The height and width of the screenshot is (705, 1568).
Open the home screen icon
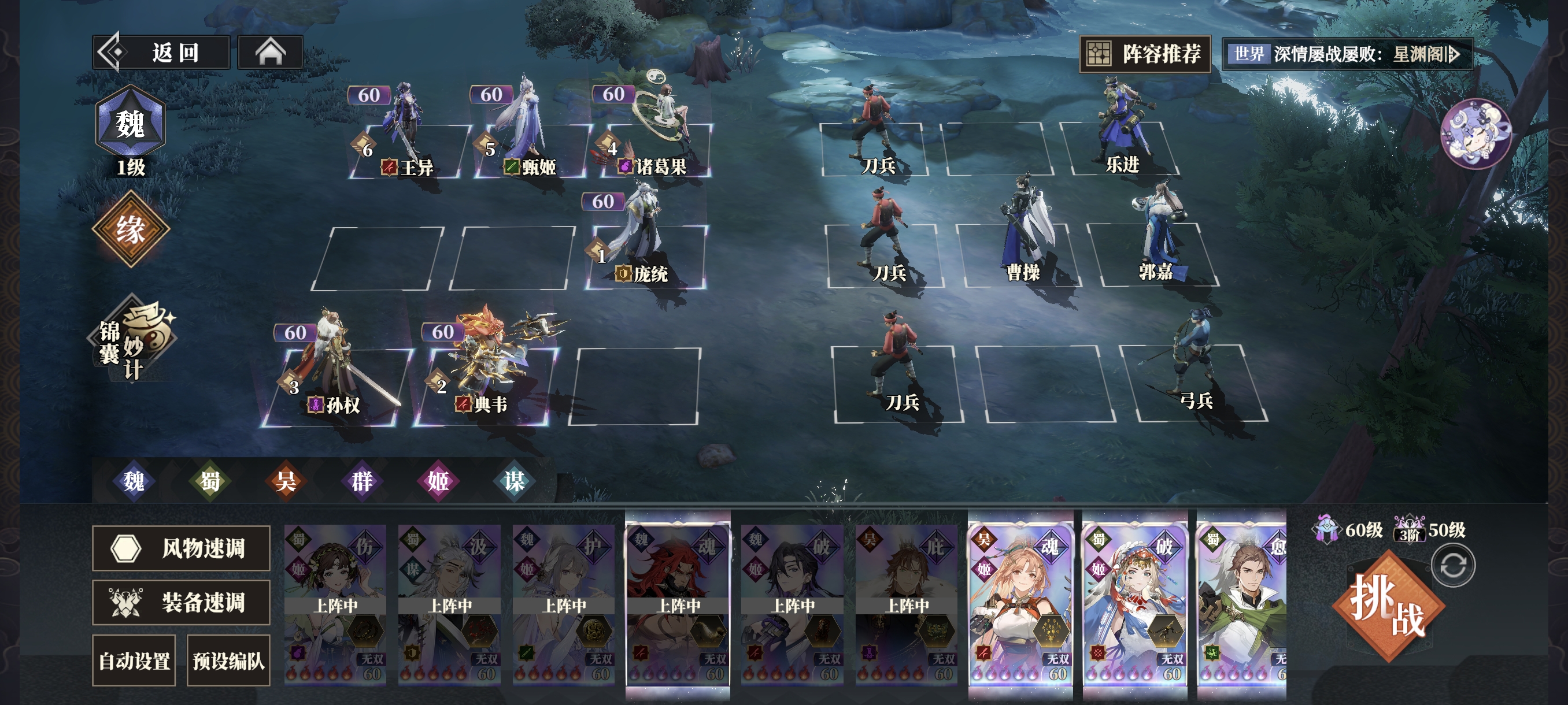point(270,53)
